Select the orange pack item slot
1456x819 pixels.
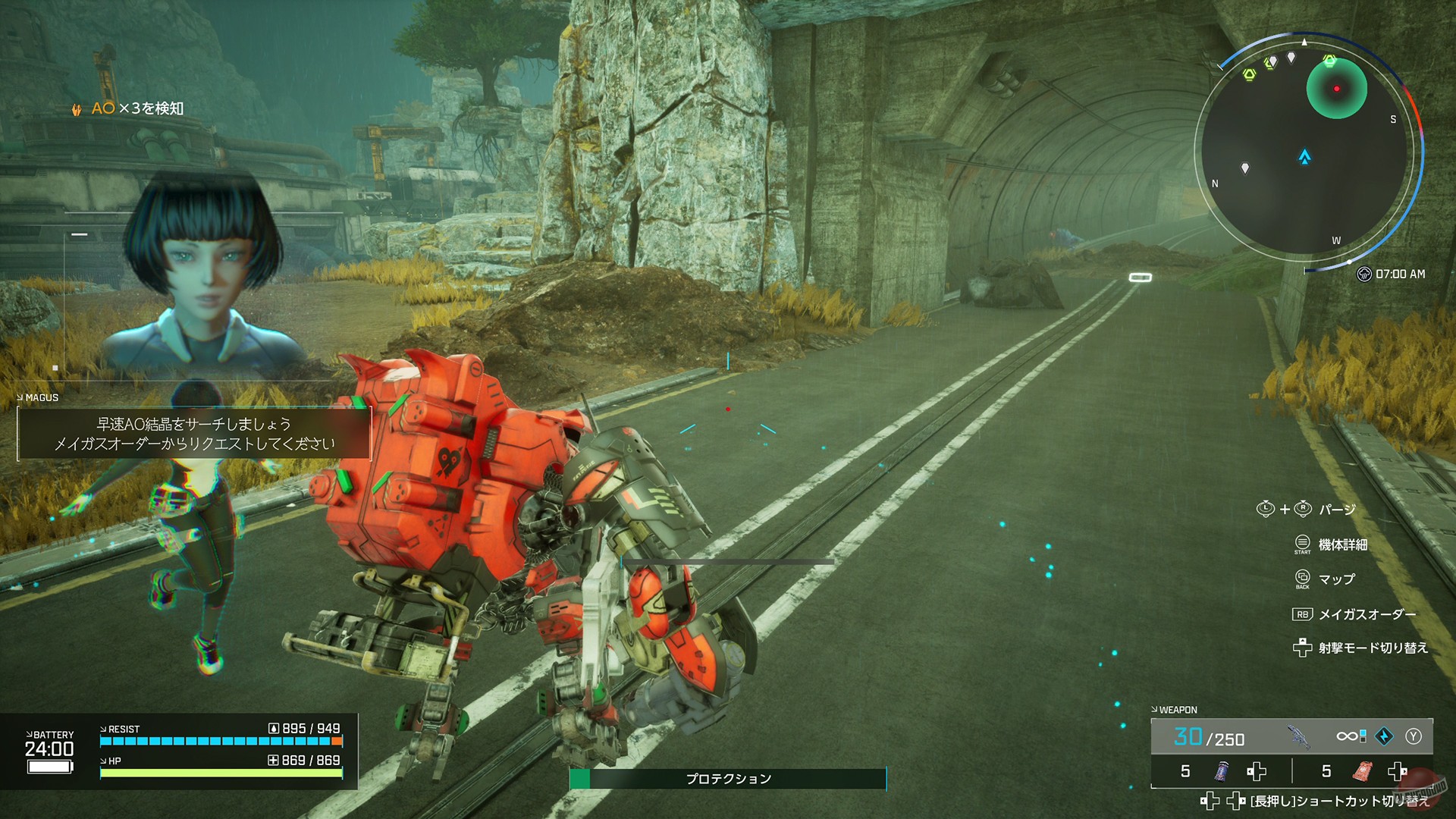pos(1363,771)
